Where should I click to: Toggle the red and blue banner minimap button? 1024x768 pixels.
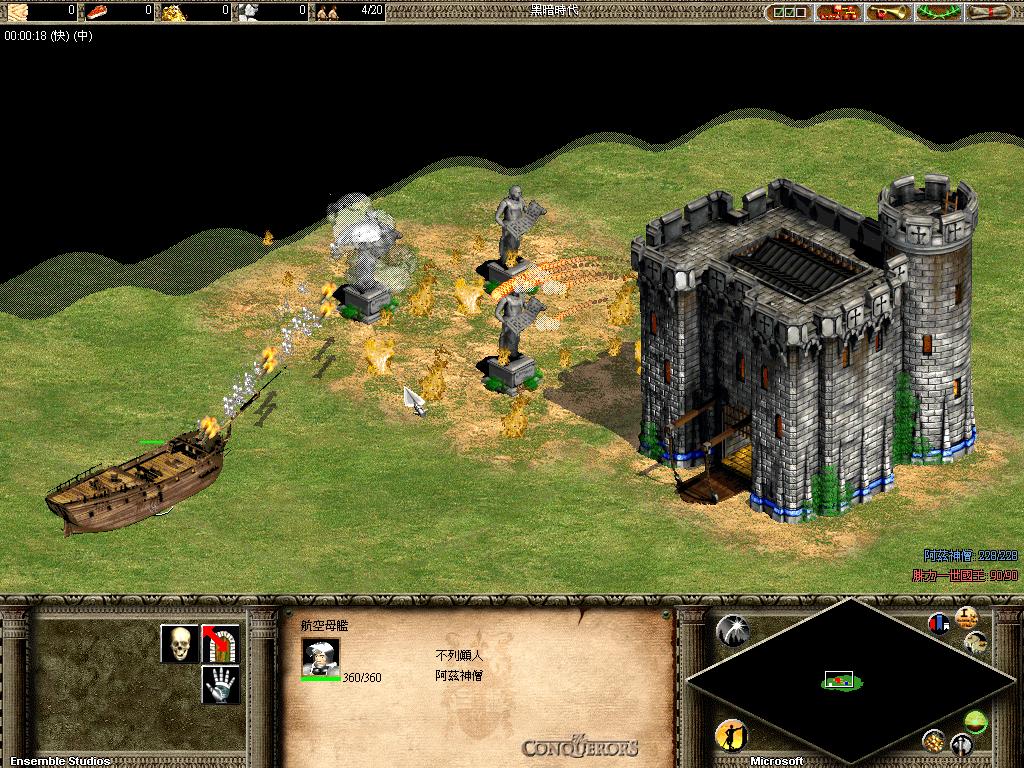point(938,623)
